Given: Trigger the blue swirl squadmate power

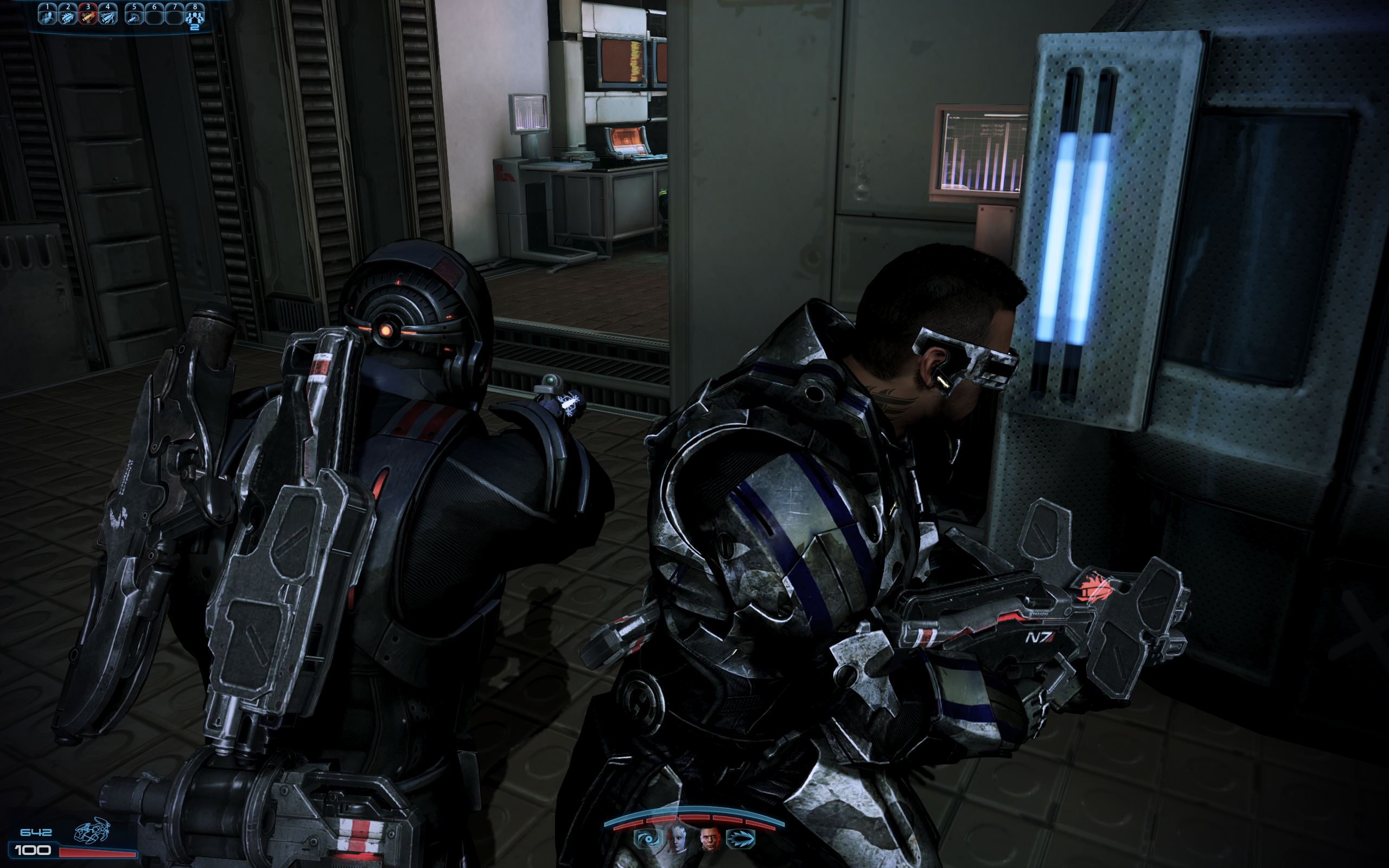Looking at the screenshot, I should coord(647,840).
